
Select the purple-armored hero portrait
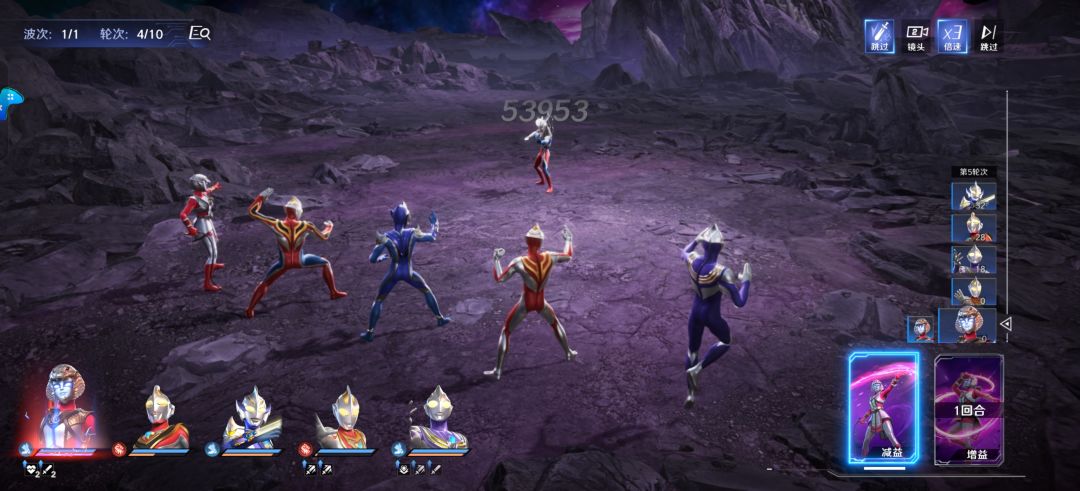438,420
